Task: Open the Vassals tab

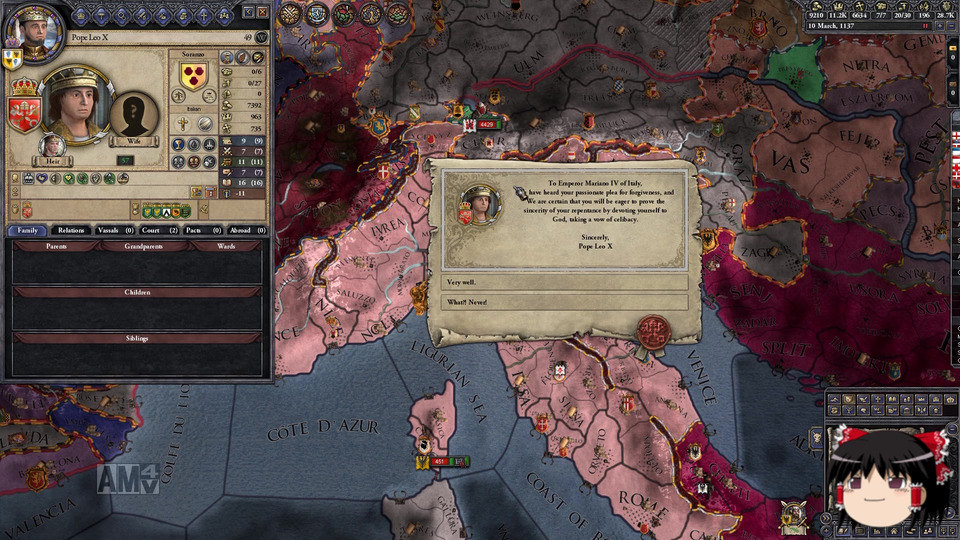Action: tap(115, 230)
